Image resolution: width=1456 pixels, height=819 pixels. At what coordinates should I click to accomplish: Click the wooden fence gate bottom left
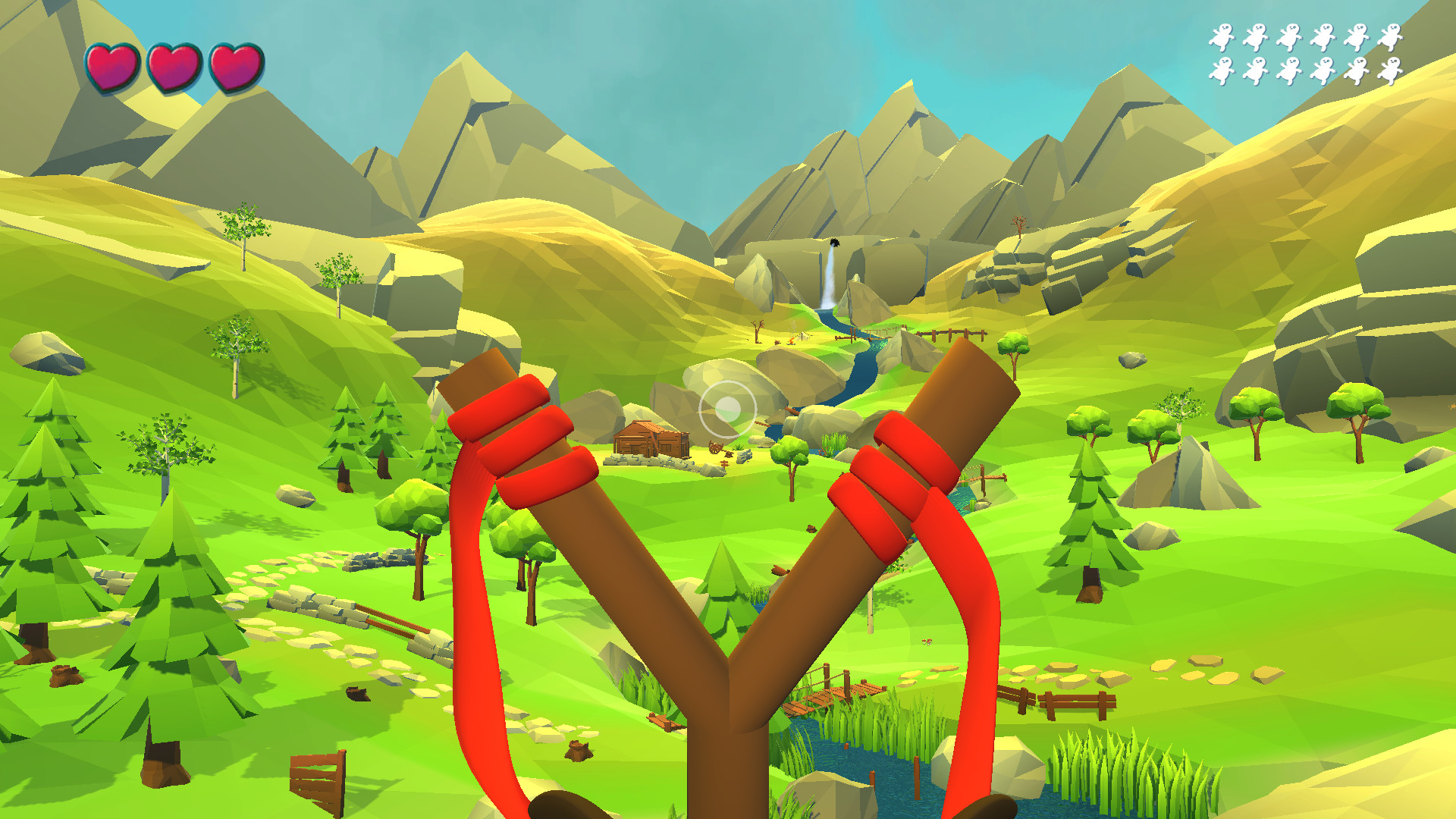click(318, 777)
